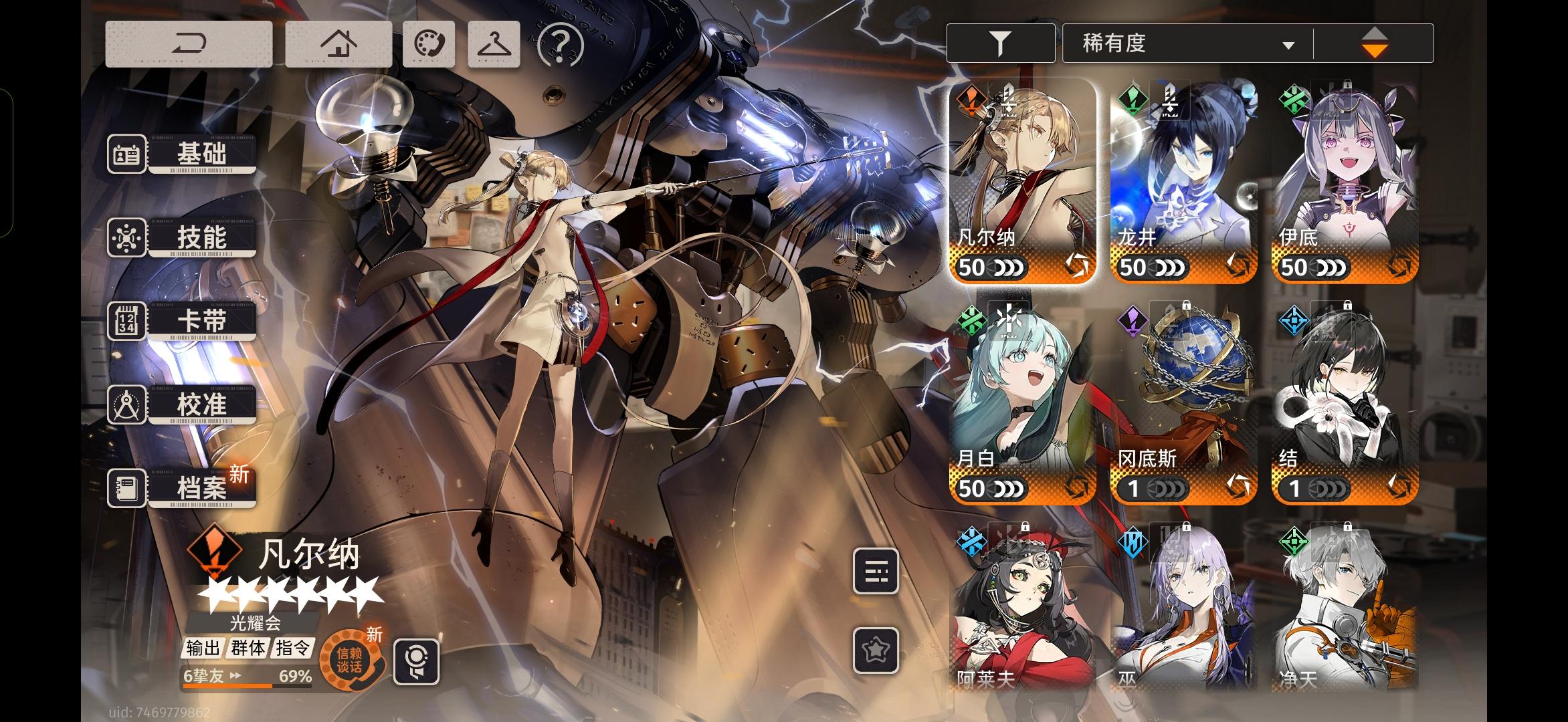Click the home icon in the top toolbar

pos(338,43)
